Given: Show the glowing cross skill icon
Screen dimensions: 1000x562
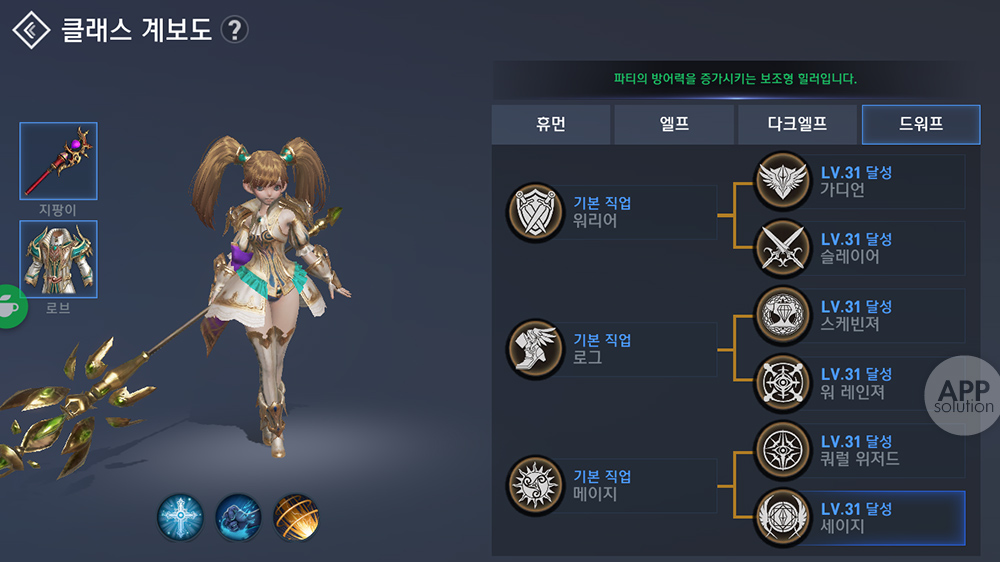Looking at the screenshot, I should coord(180,517).
